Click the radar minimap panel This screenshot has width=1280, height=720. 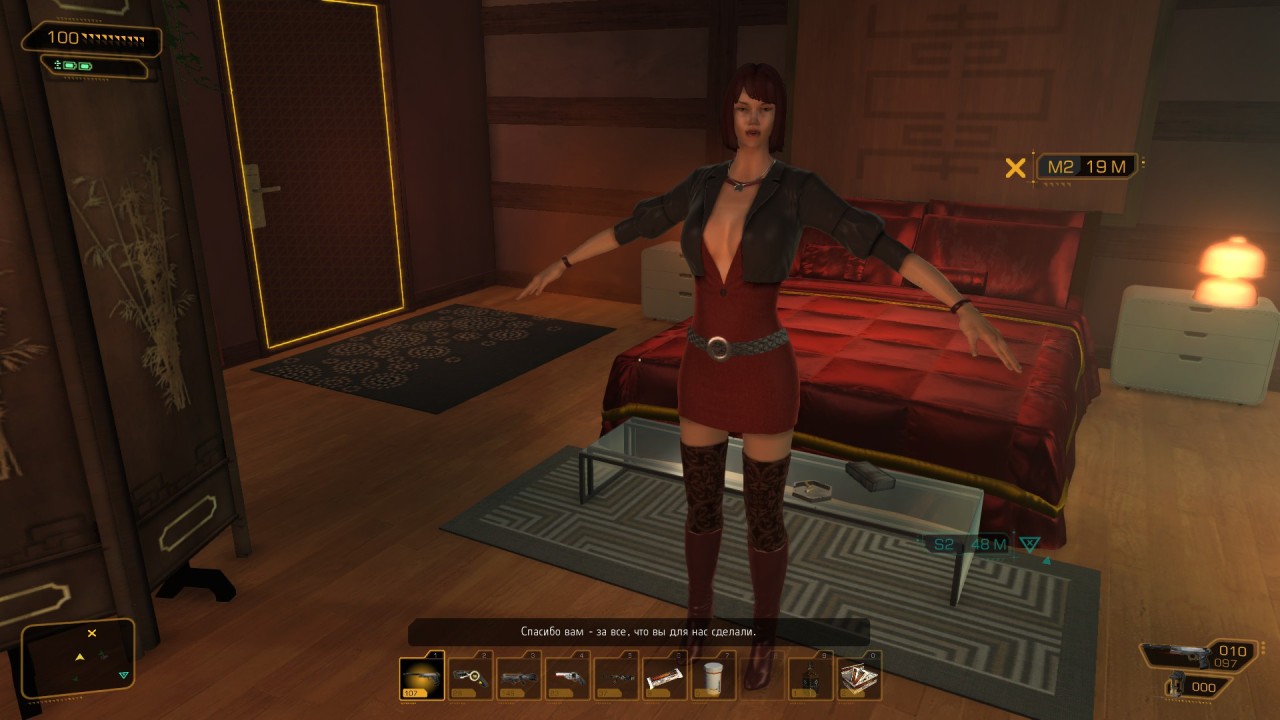click(x=79, y=657)
